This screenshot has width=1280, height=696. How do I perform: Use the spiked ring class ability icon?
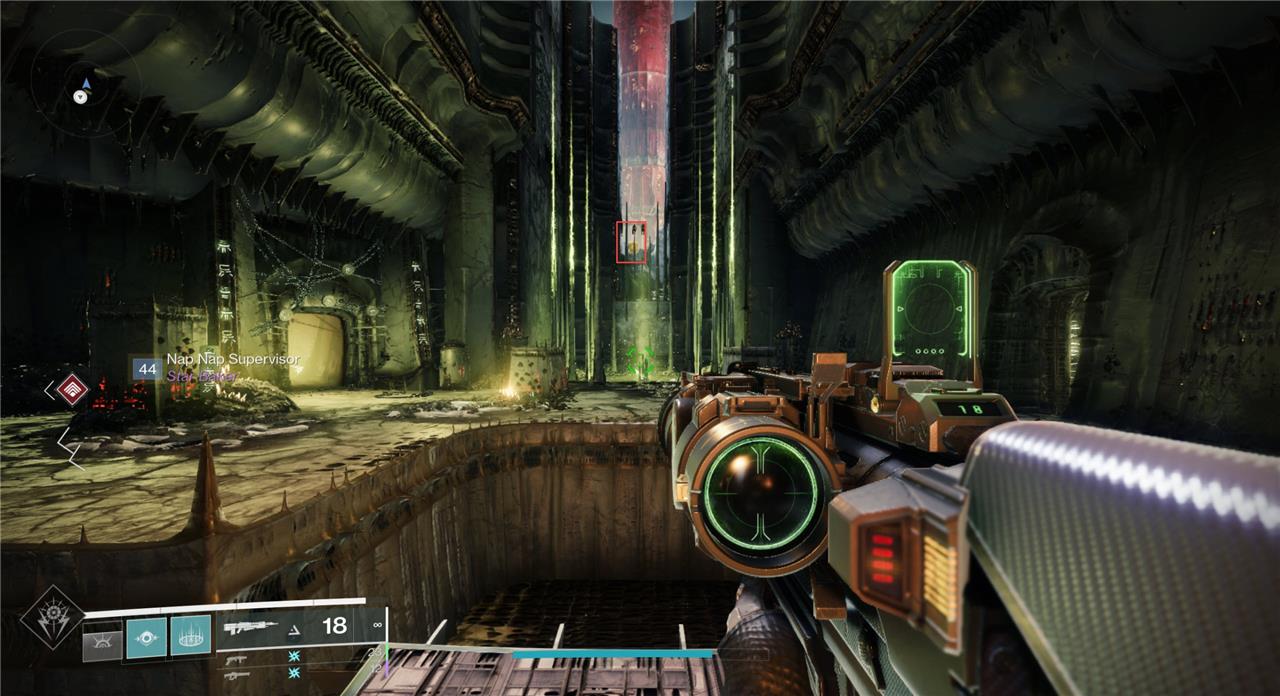coord(190,636)
